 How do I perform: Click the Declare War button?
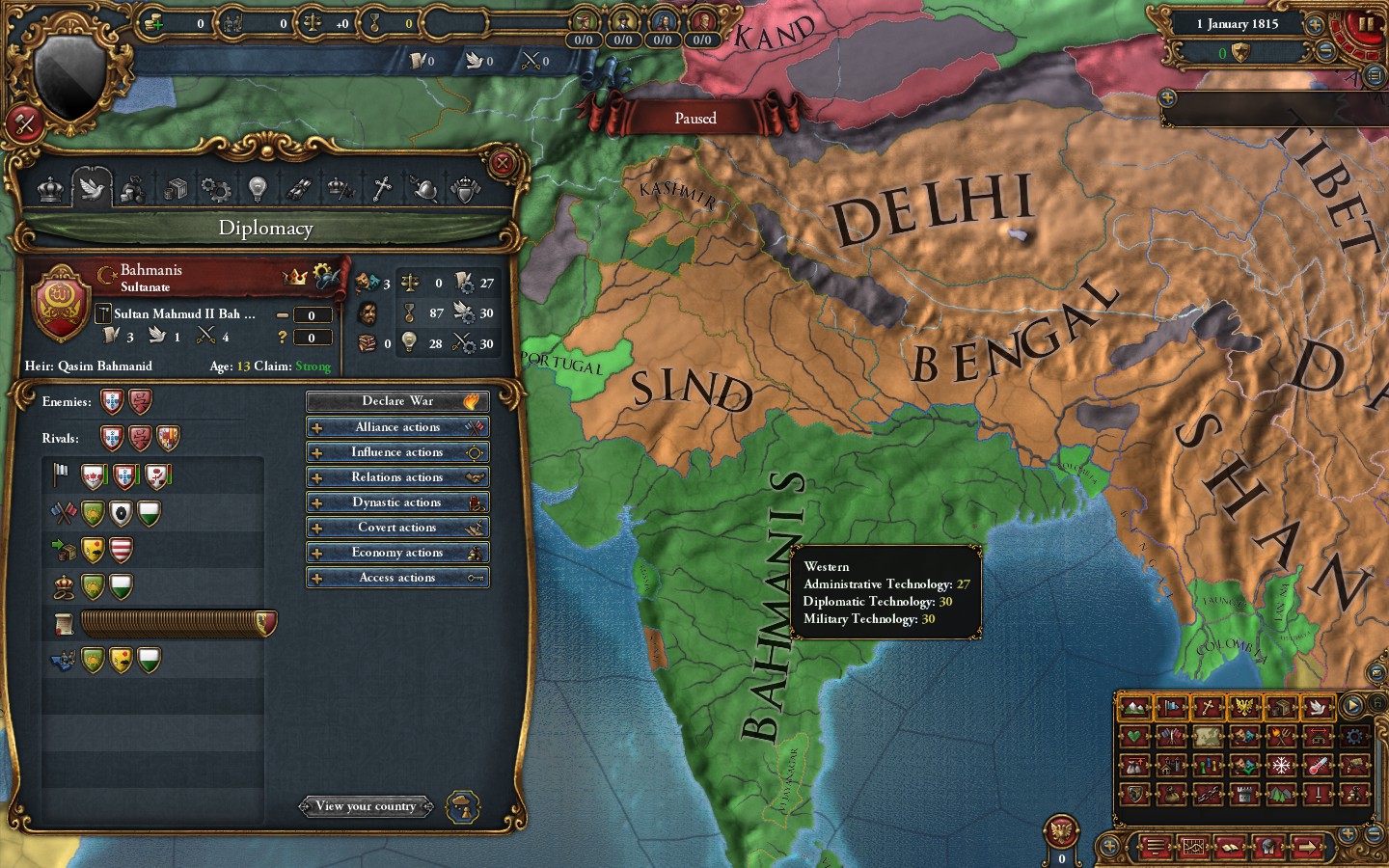coord(396,400)
